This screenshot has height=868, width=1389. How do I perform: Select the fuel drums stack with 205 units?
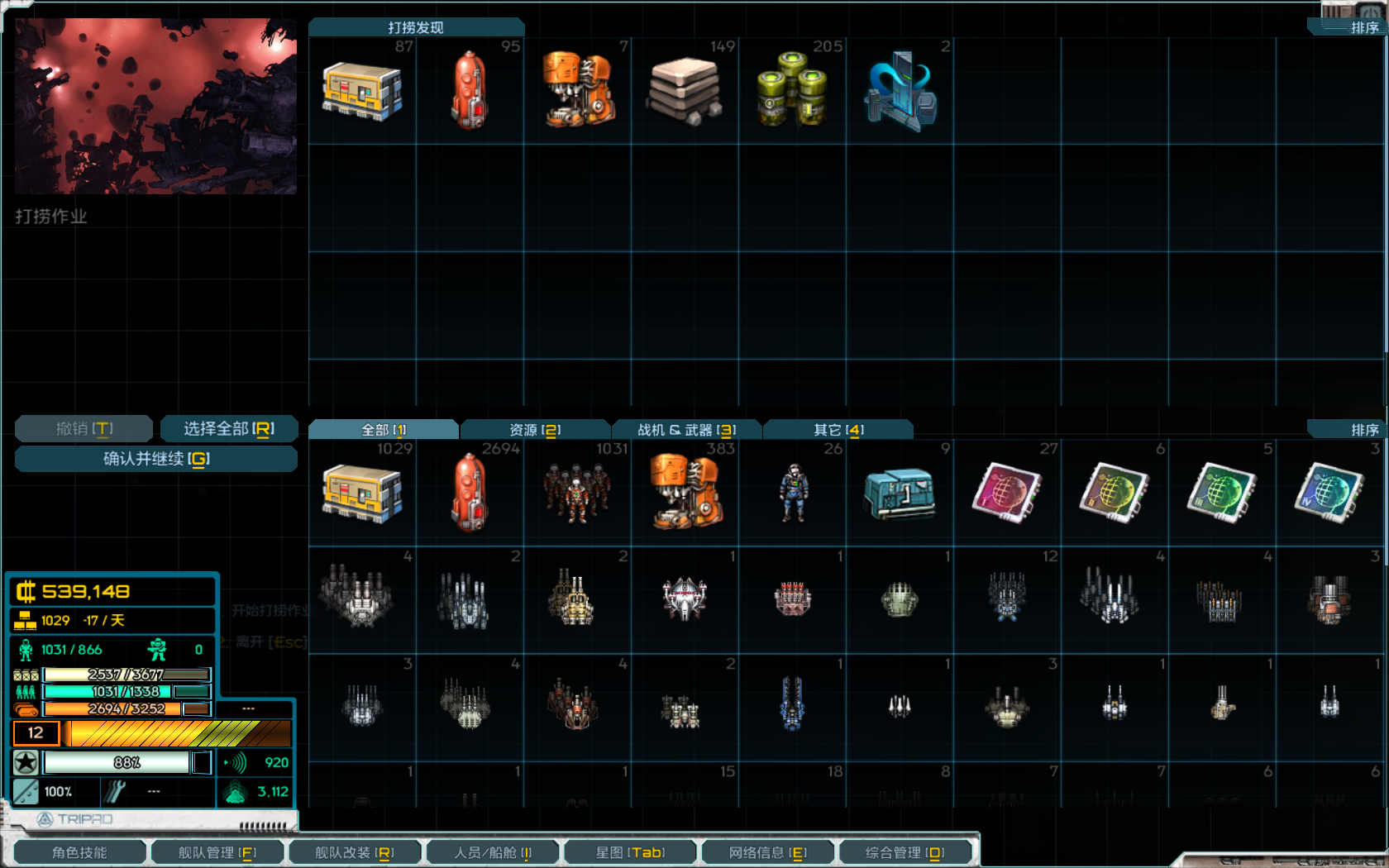(794, 89)
